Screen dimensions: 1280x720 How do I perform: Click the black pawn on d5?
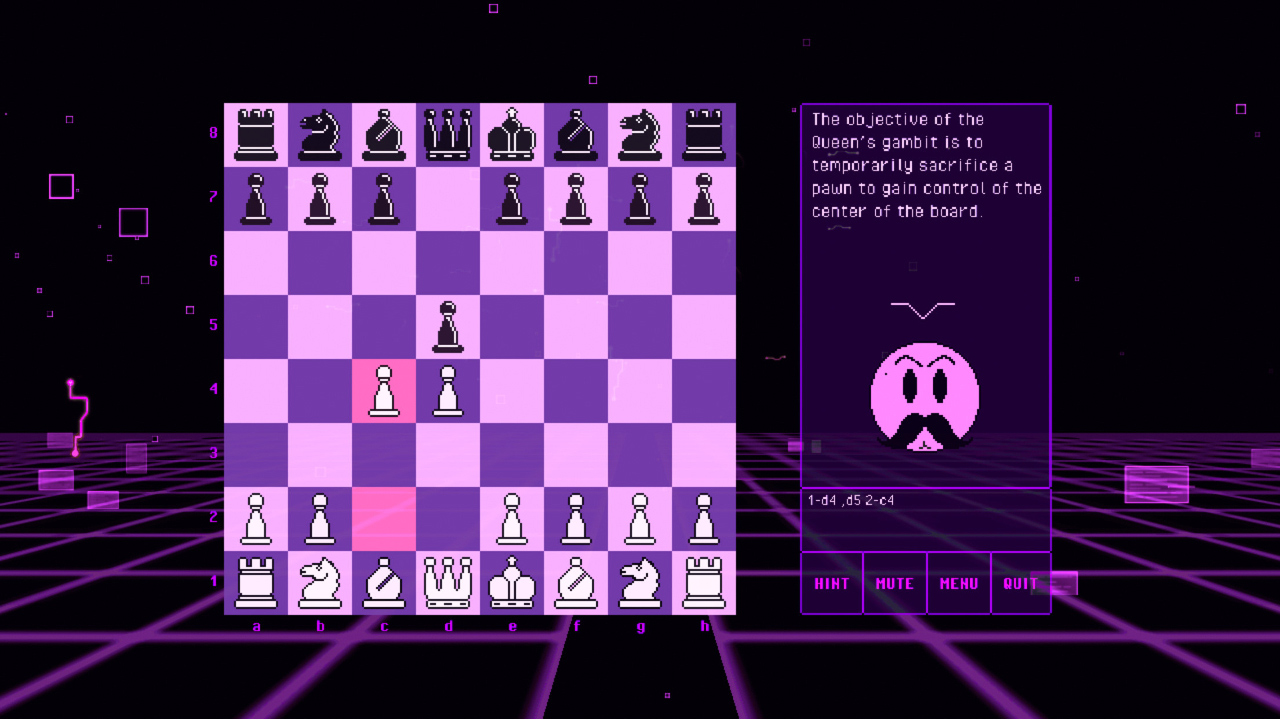pos(448,326)
